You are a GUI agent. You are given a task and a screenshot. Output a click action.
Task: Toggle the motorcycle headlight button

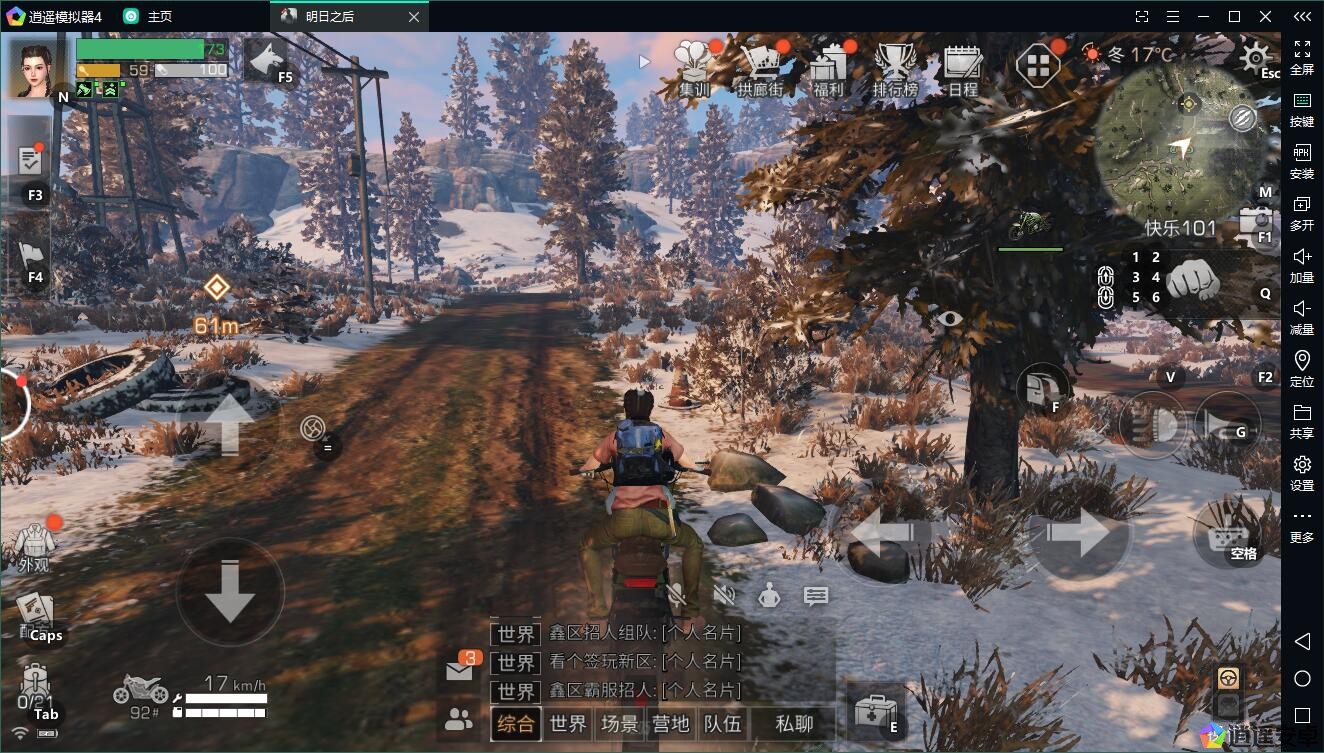coord(1153,424)
